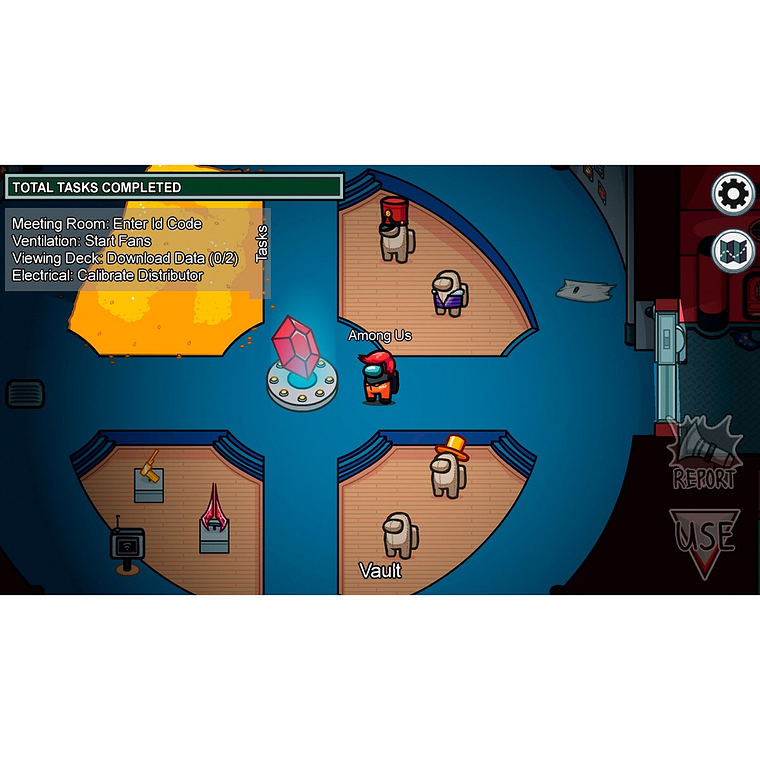Hit the Report button
760x760 pixels.
click(x=704, y=455)
